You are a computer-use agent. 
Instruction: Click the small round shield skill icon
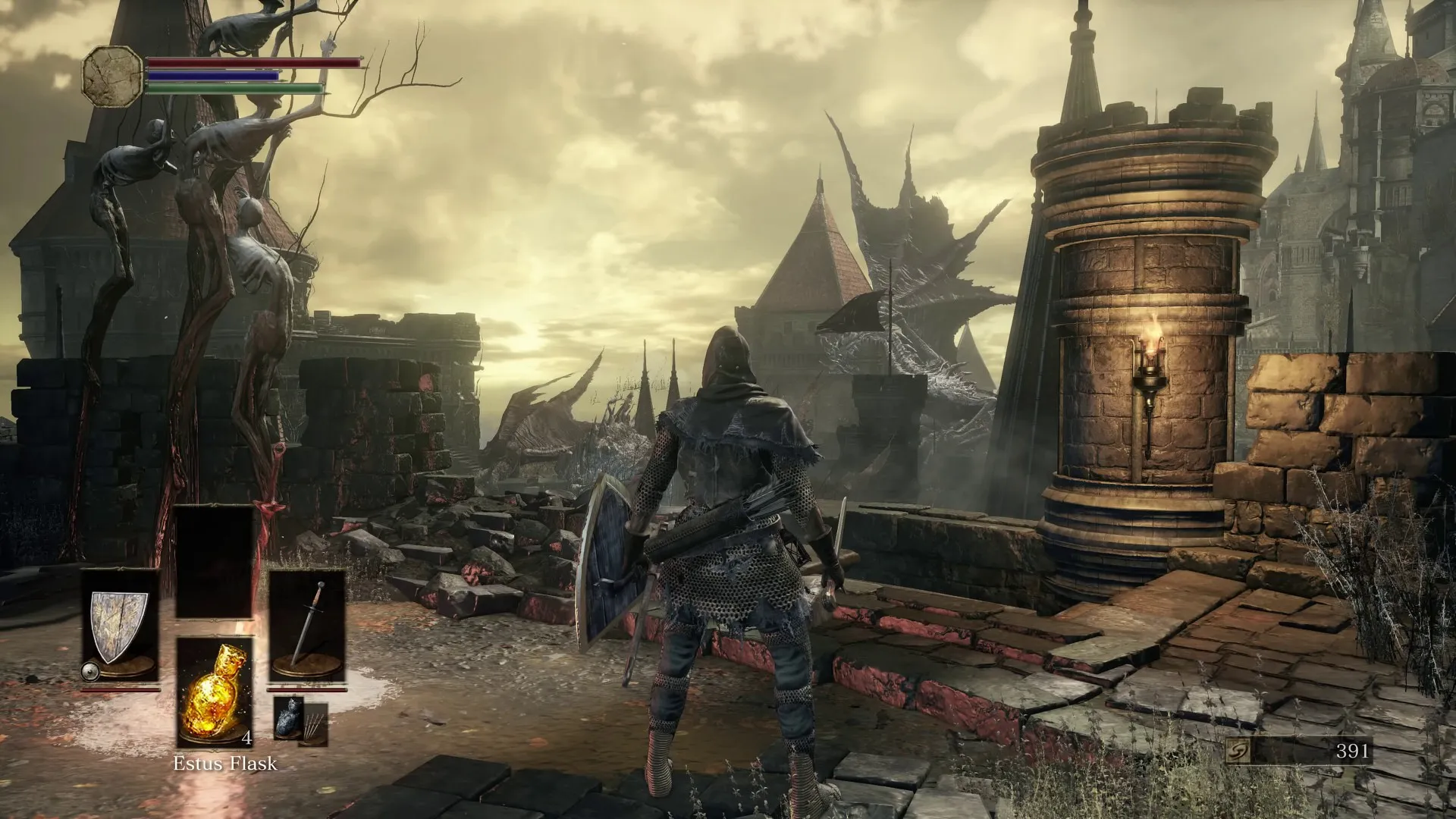91,670
